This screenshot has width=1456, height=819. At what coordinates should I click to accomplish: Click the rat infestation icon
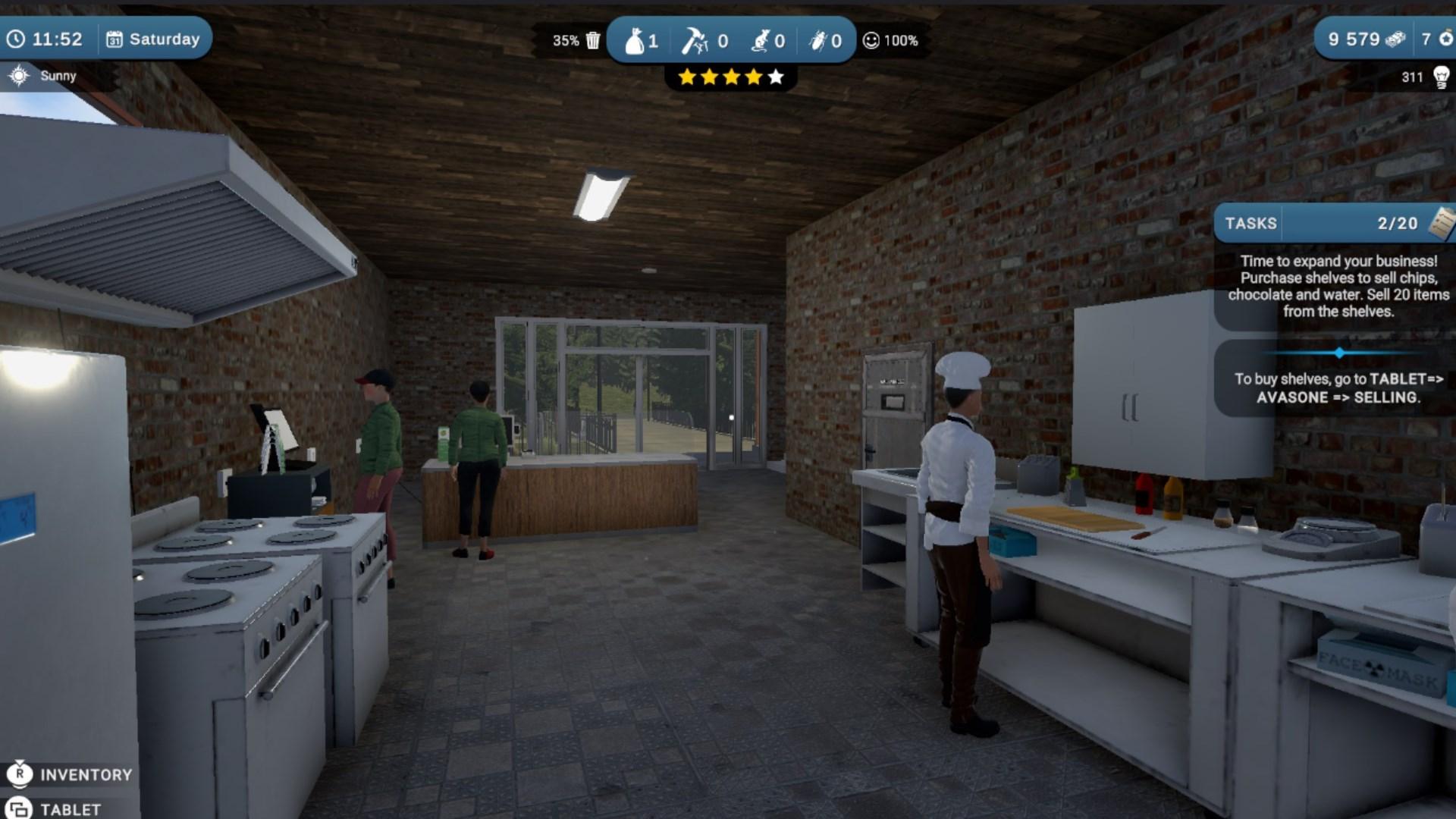coord(760,41)
